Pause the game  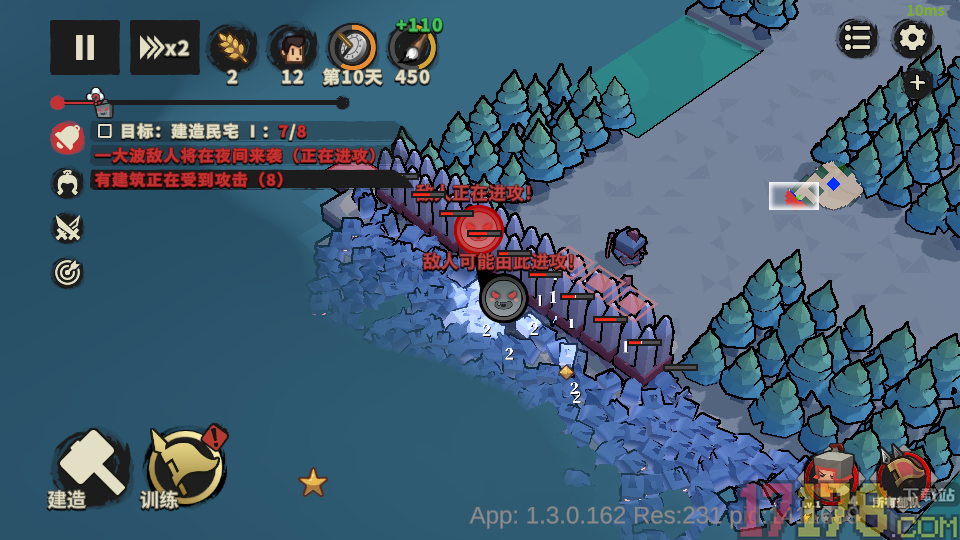pyautogui.click(x=85, y=47)
